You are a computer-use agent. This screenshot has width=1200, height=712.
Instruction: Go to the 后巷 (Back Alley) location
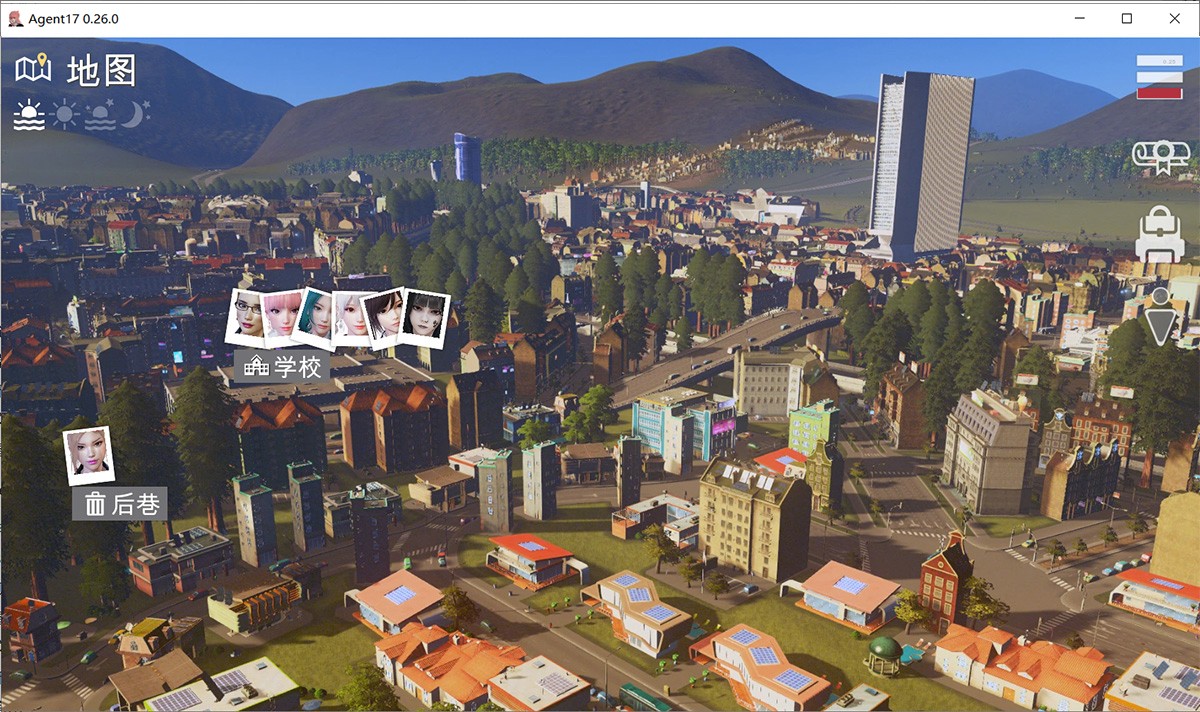pyautogui.click(x=120, y=504)
